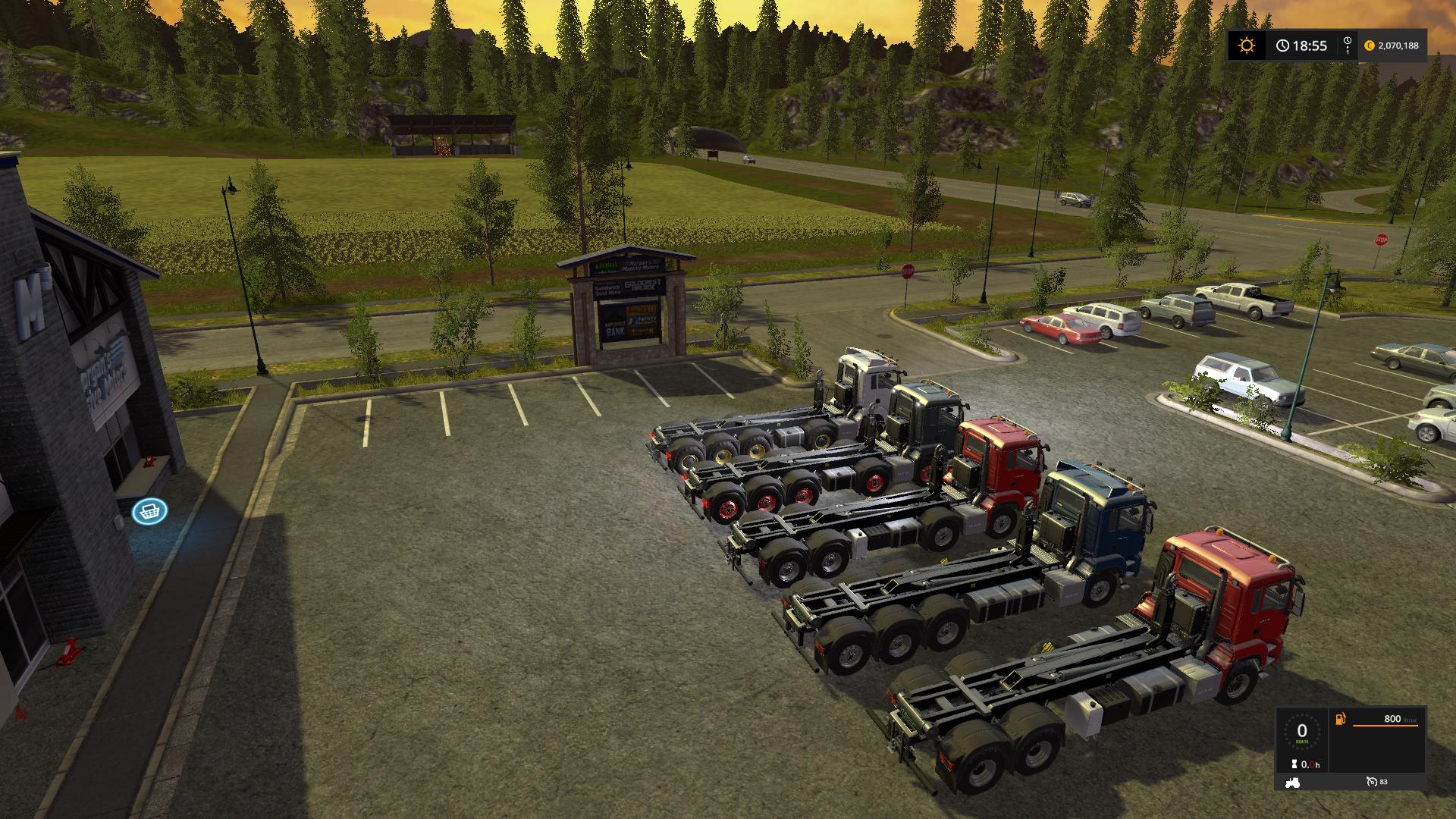Click the orange fuel pump icon

[1341, 719]
